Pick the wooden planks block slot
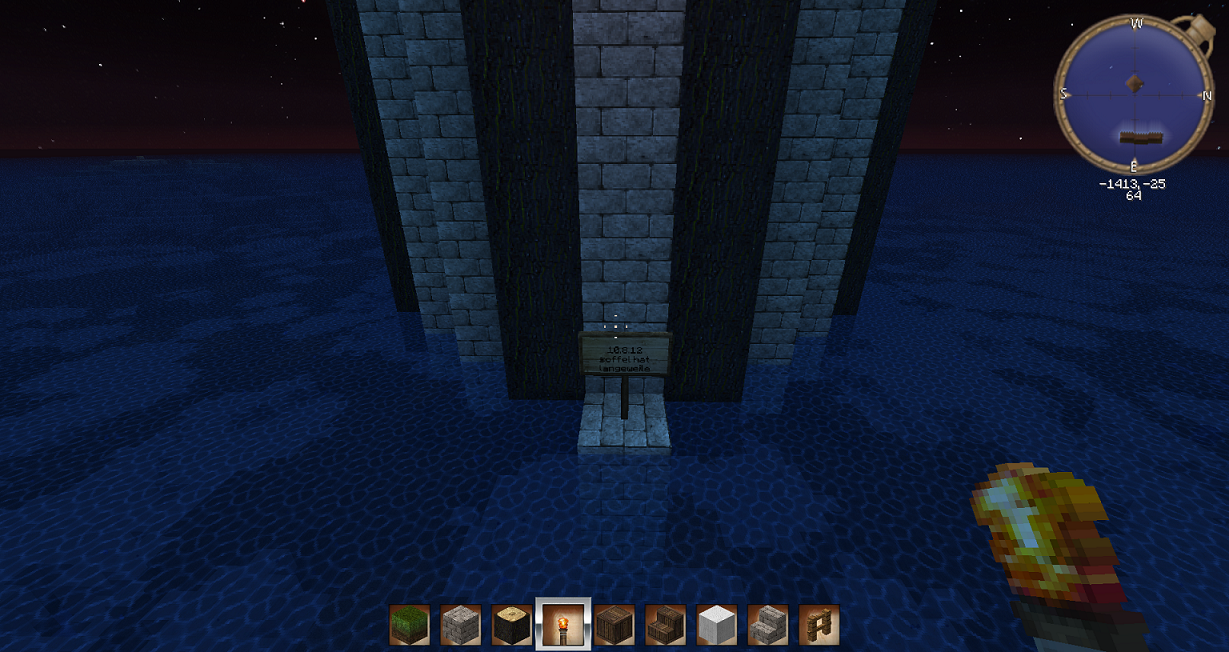 [x=614, y=625]
